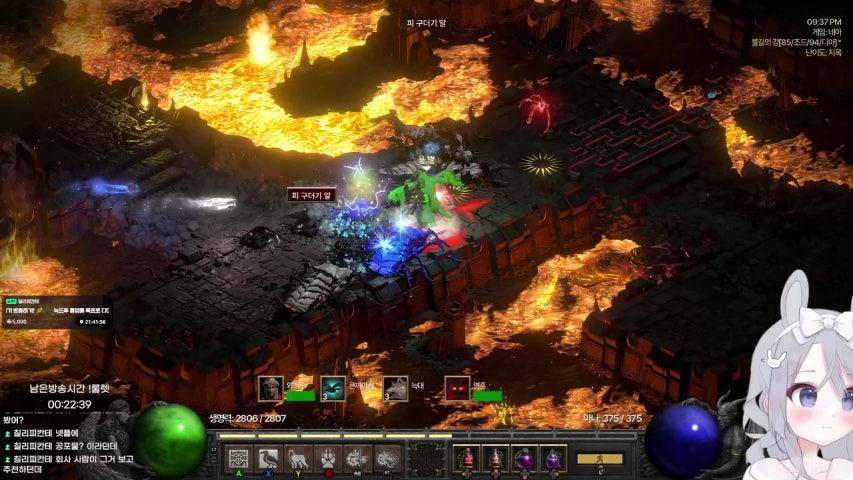This screenshot has width=853, height=480.
Task: Choose the red-eyed summon portrait
Action: tap(457, 388)
